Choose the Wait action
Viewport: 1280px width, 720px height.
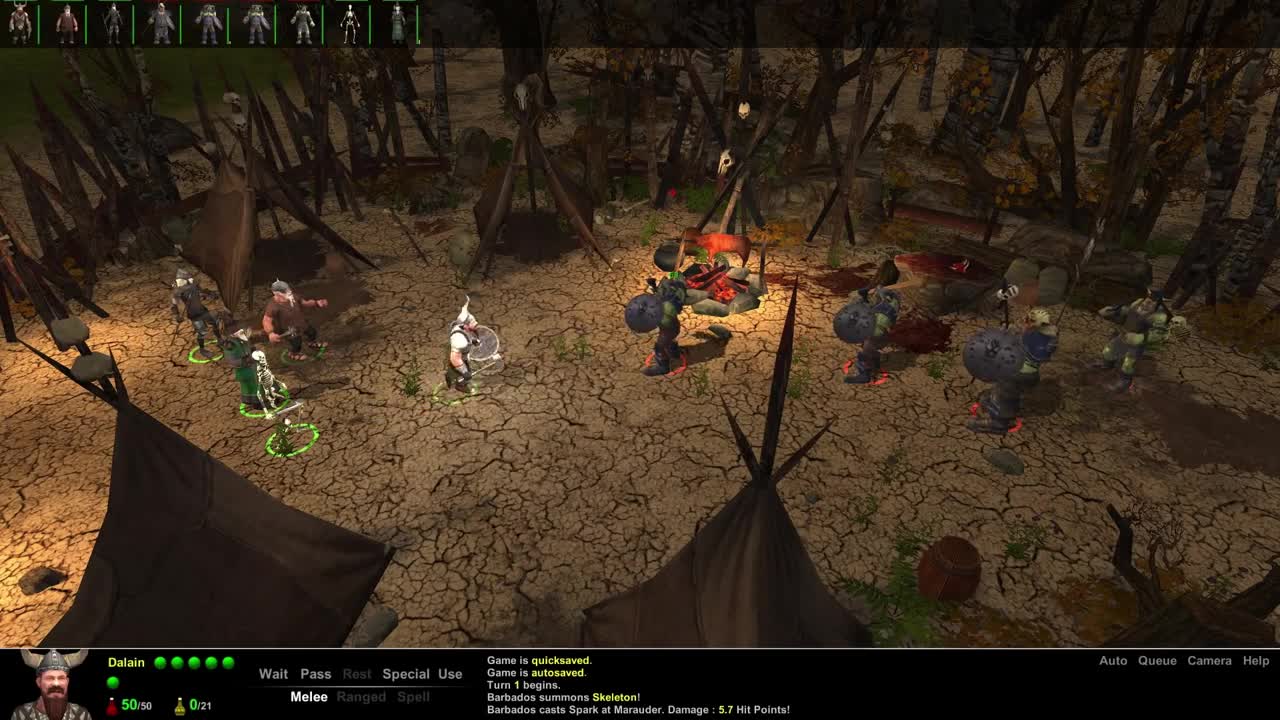[x=273, y=674]
